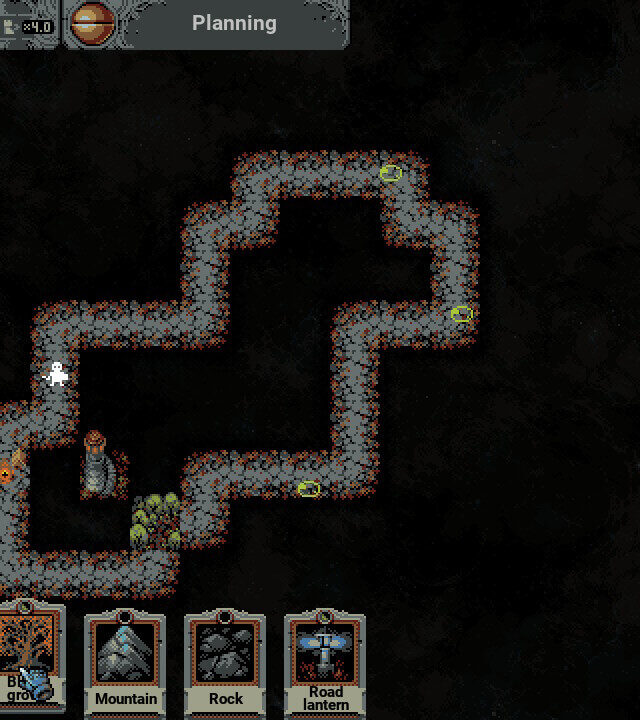
Task: Select the Mountain card
Action: 125,662
